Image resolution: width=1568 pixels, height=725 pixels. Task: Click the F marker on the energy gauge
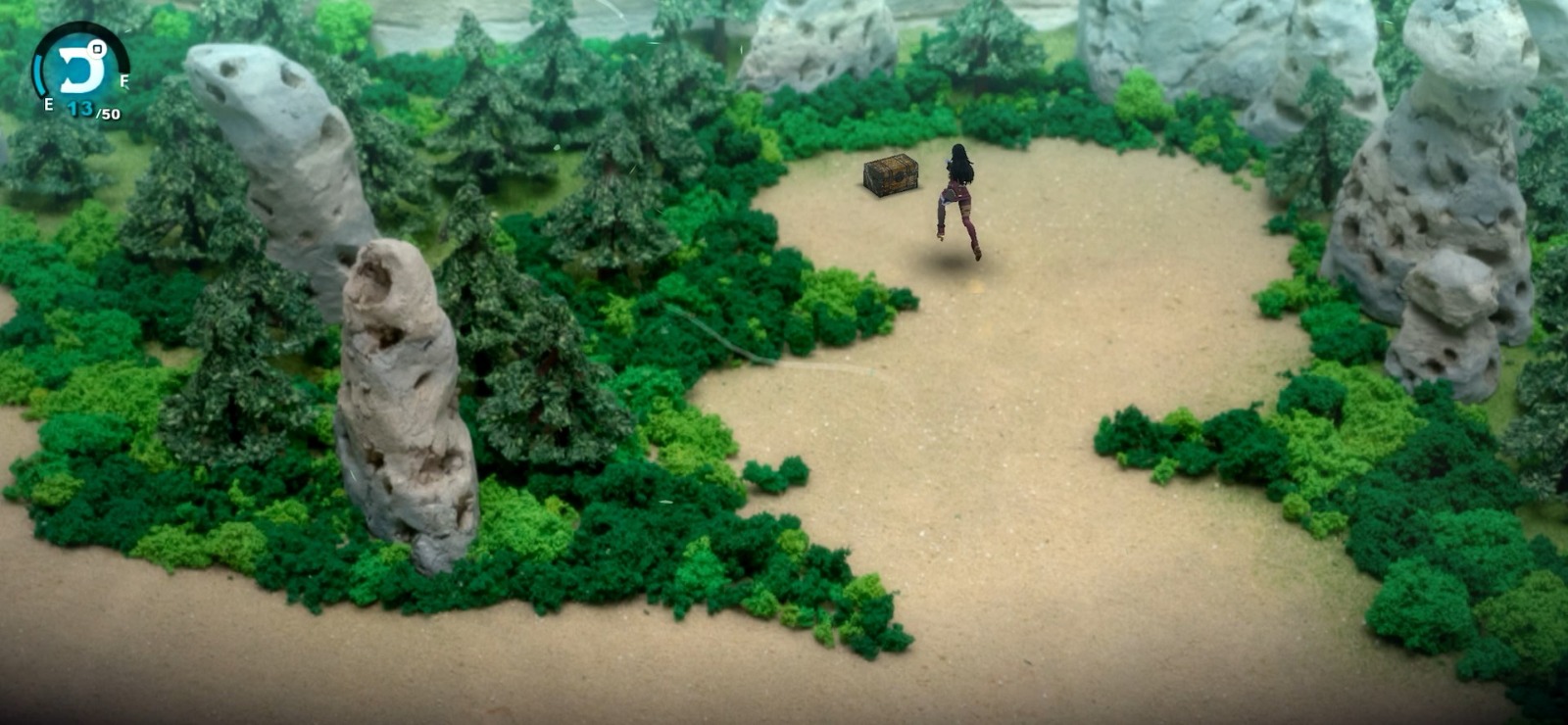(x=124, y=80)
